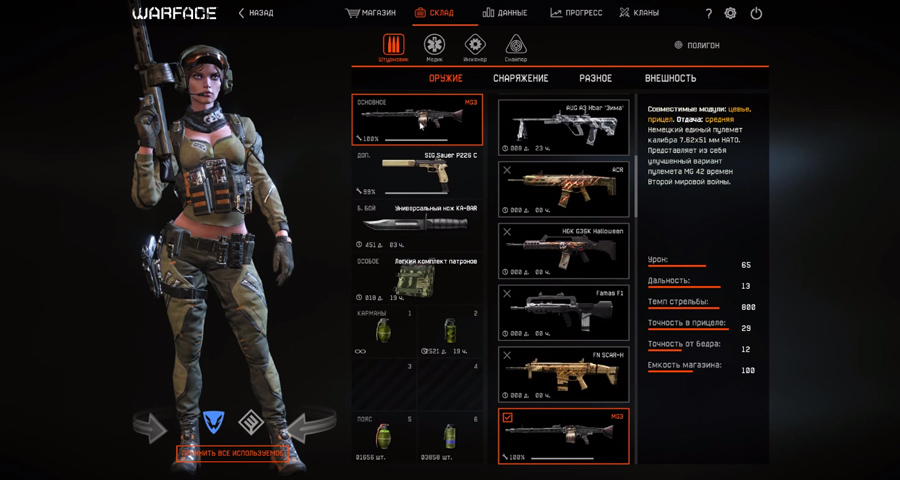Screen dimensions: 900x480
Task: Switch to the Данные section
Action: coord(505,13)
